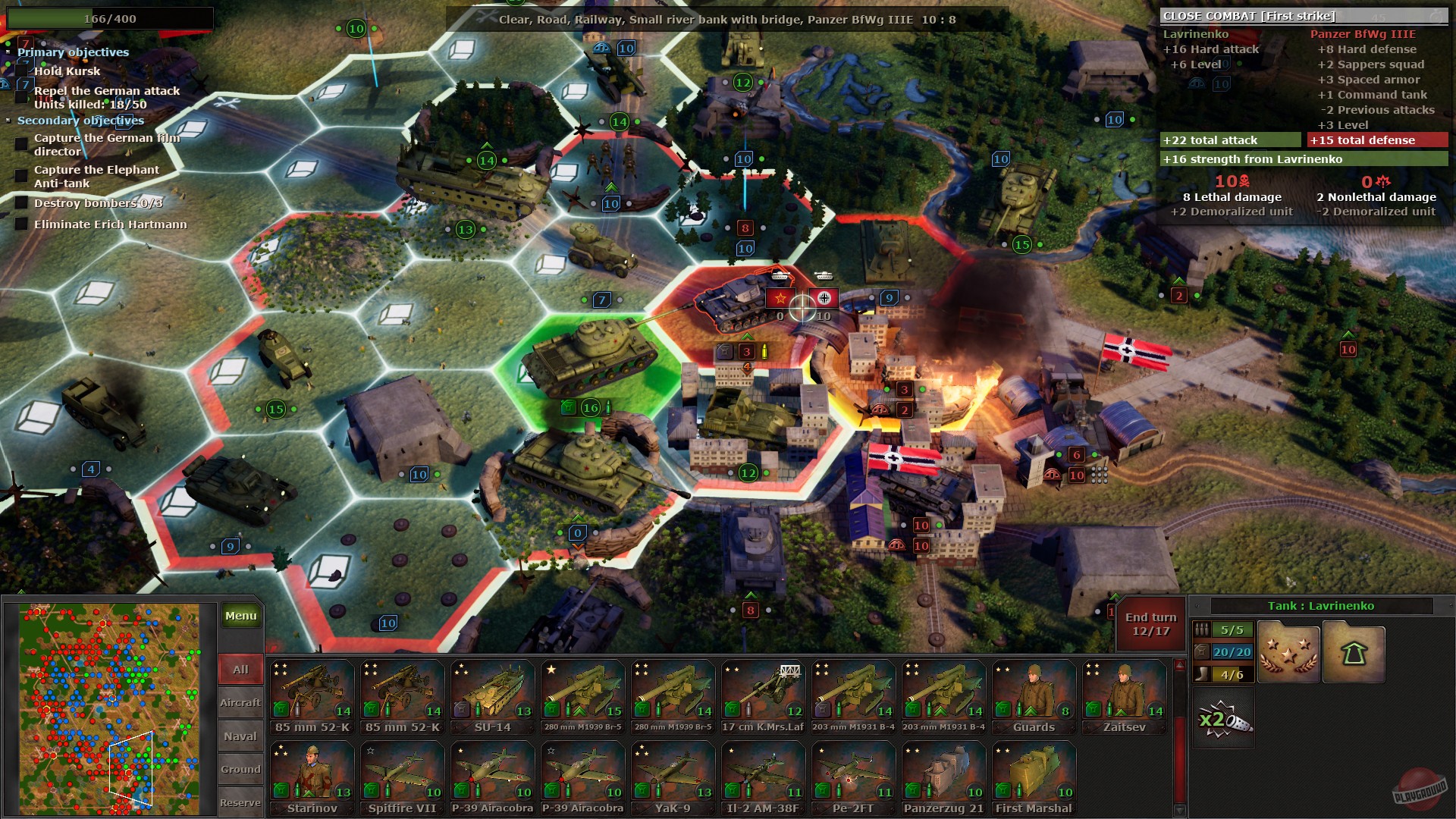Switch to the Aircraft unit filter tab

pos(240,702)
